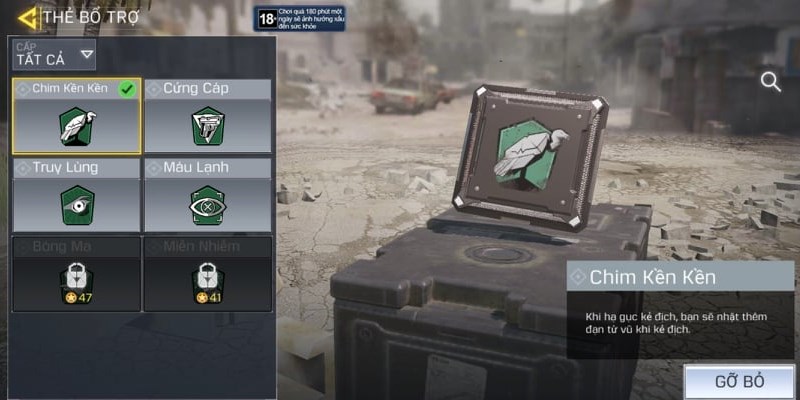The image size is (800, 400).
Task: Go back using the yellow arrow
Action: coord(27,17)
